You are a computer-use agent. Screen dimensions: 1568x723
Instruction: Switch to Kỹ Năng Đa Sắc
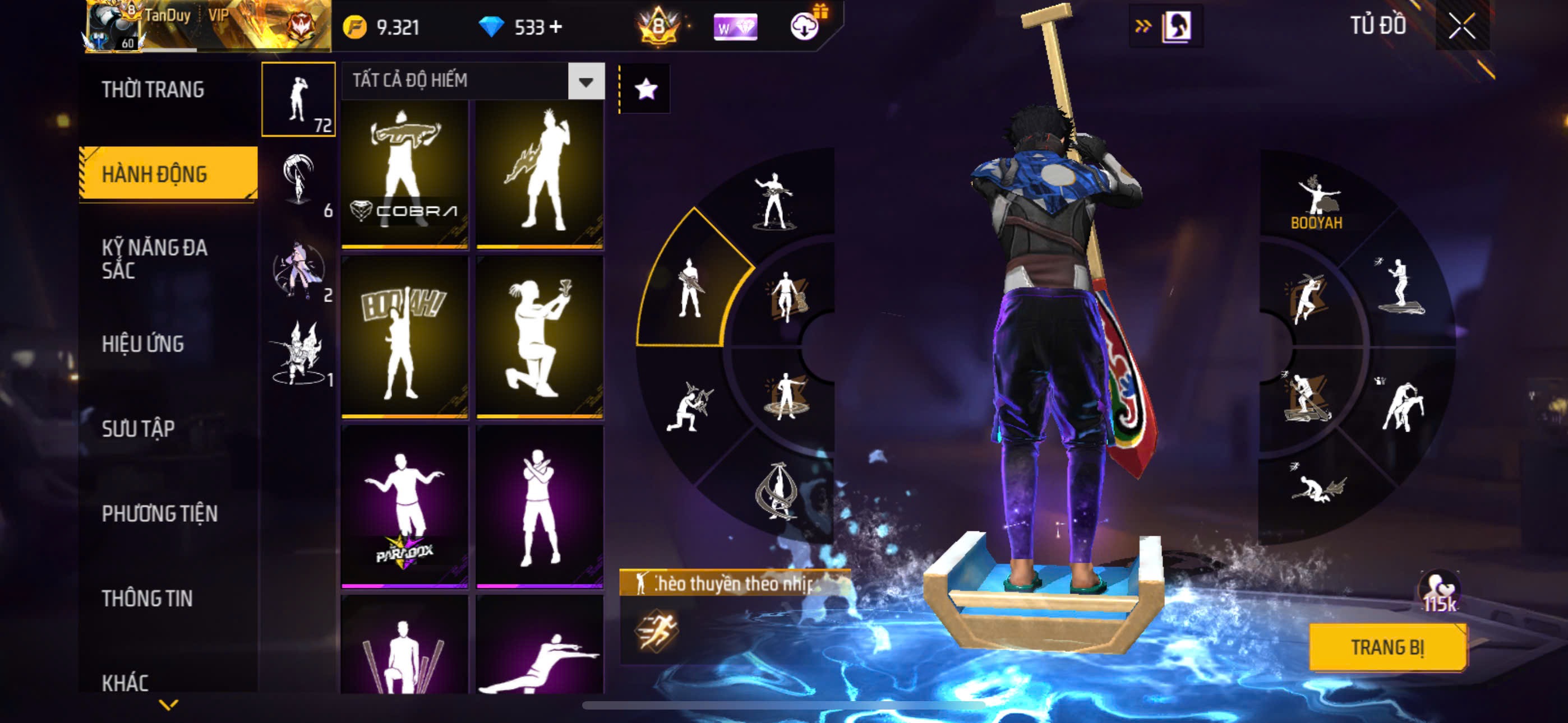coord(155,258)
